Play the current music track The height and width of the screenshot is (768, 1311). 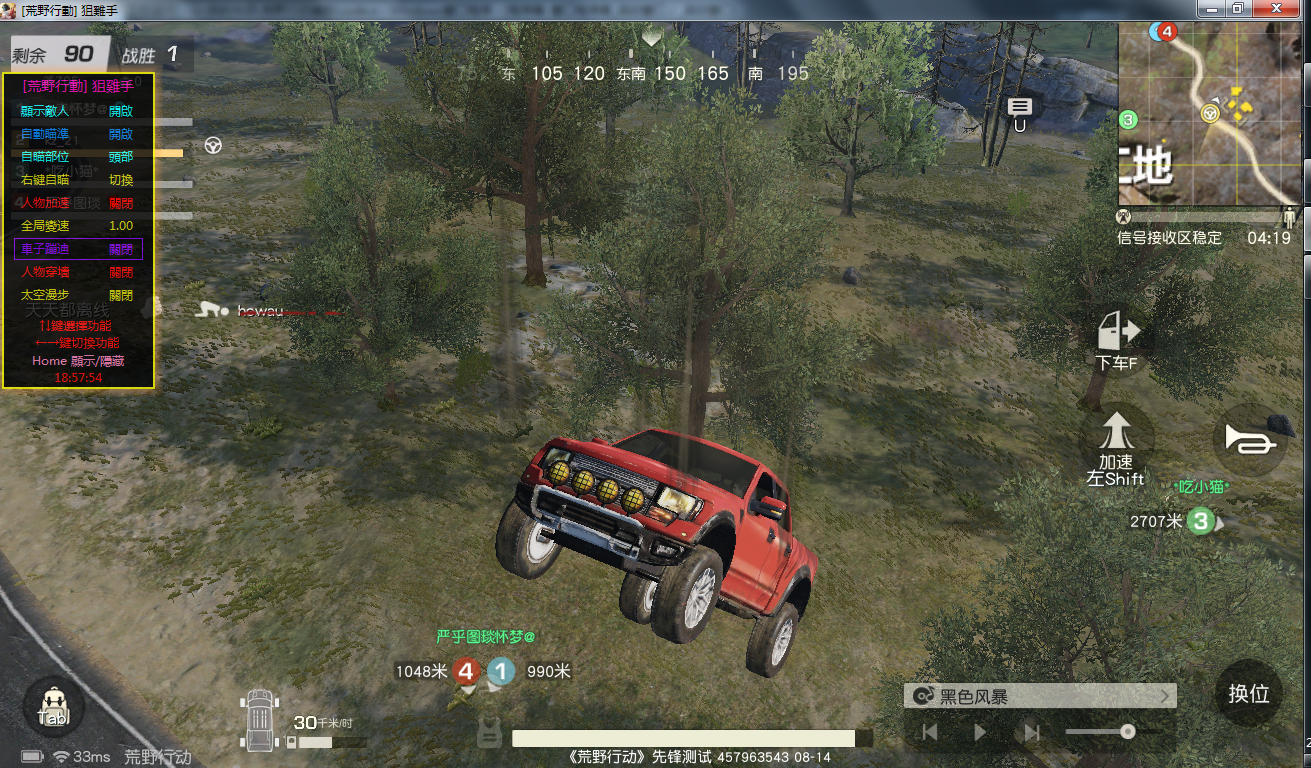click(x=980, y=733)
